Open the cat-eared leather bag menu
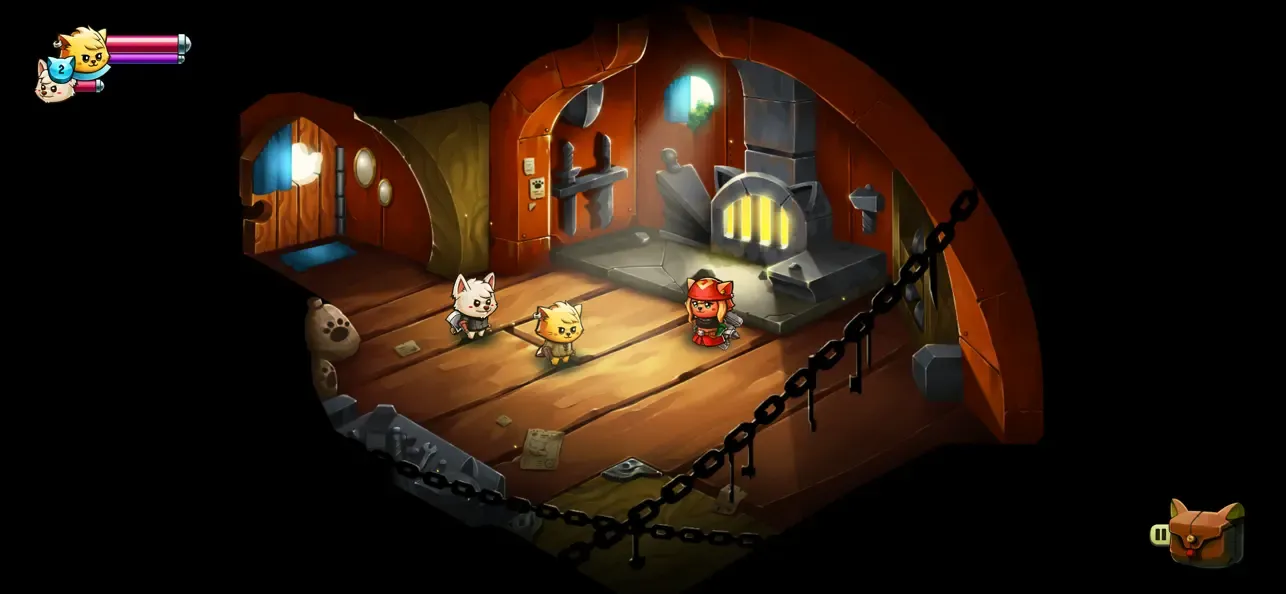The image size is (1286, 594). tap(1207, 534)
